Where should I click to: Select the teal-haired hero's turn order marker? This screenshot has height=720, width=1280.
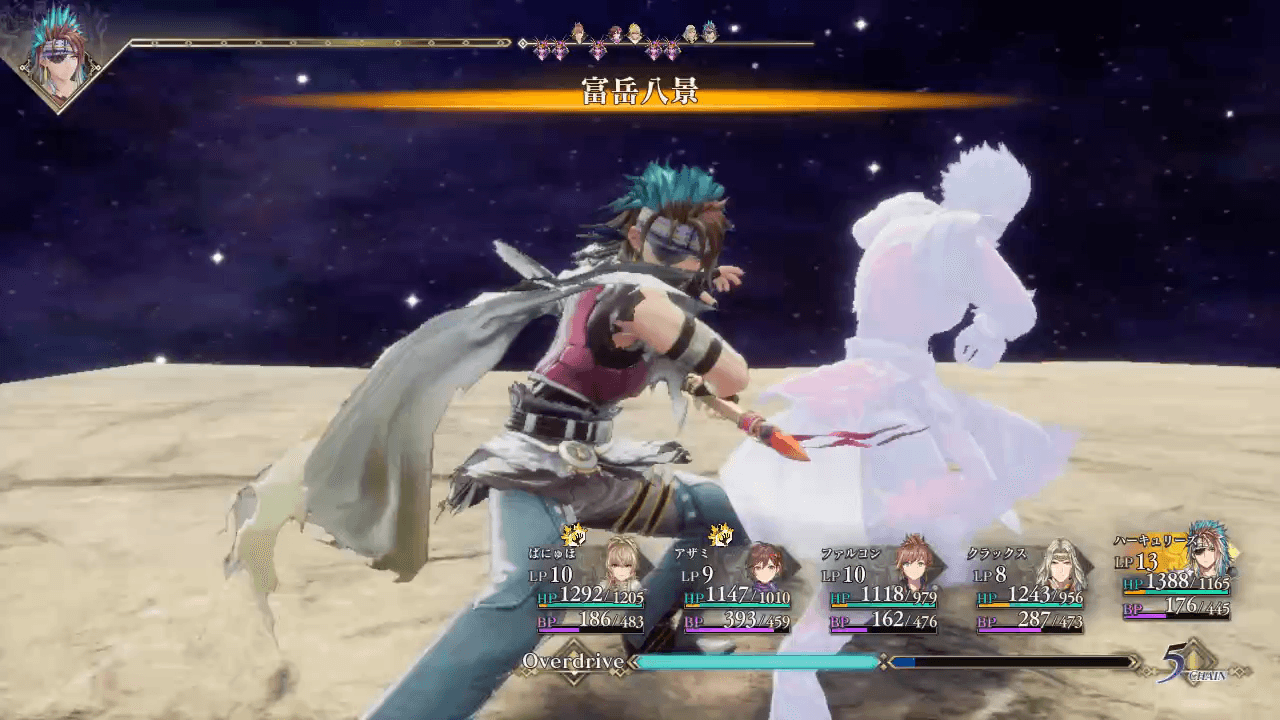709,31
